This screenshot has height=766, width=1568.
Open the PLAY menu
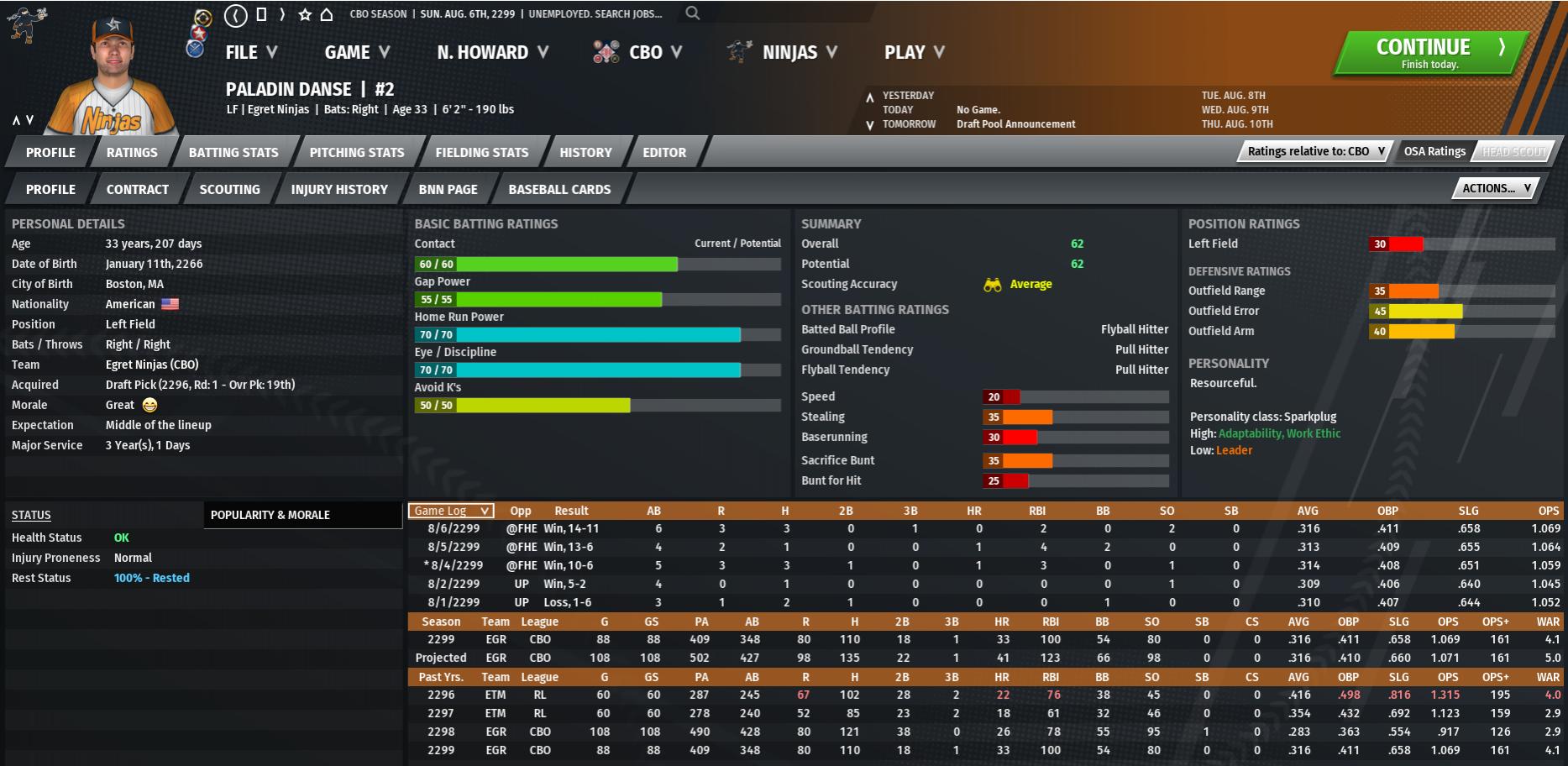pyautogui.click(x=914, y=52)
